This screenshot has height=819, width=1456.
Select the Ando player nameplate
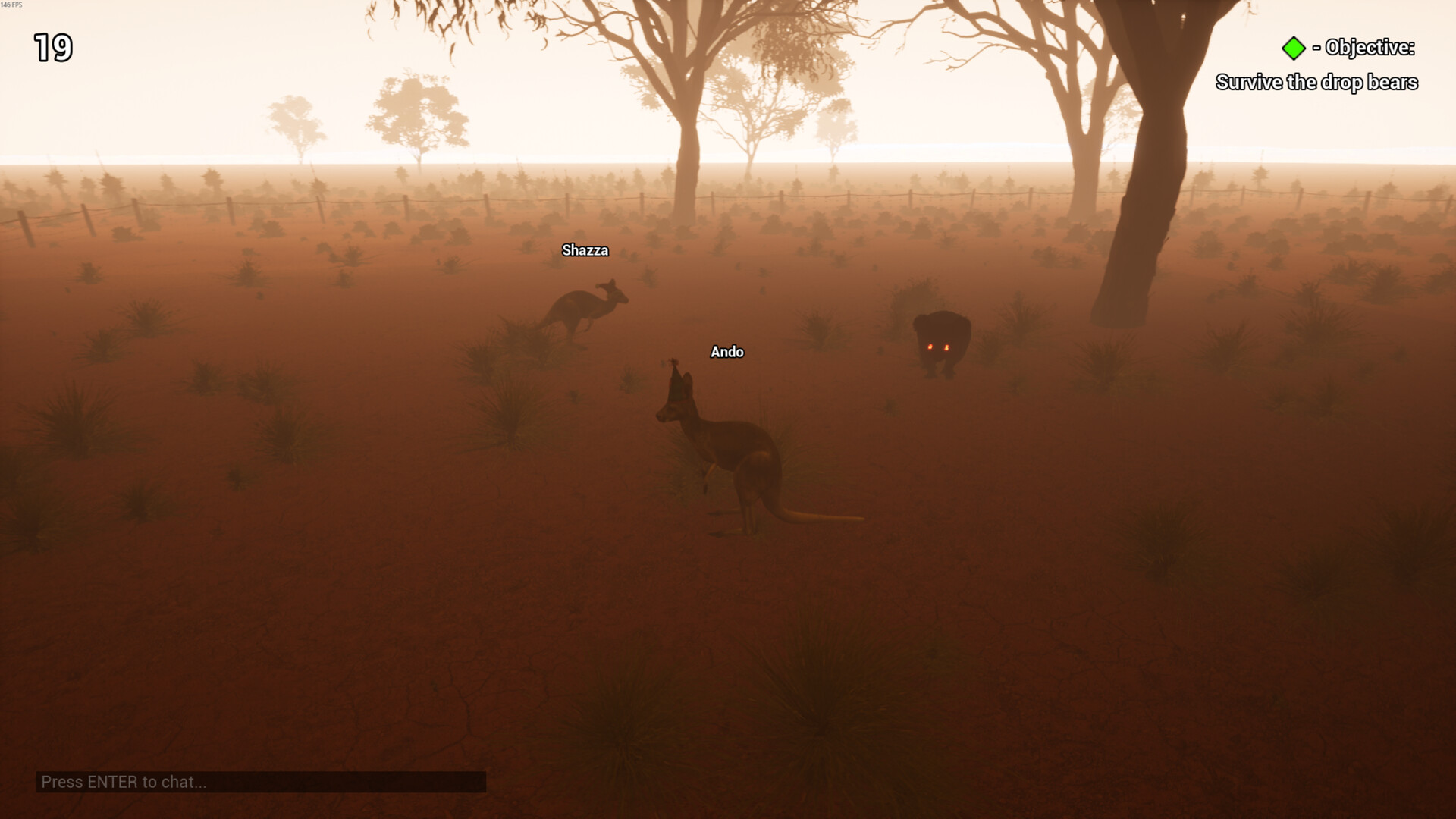(x=726, y=352)
